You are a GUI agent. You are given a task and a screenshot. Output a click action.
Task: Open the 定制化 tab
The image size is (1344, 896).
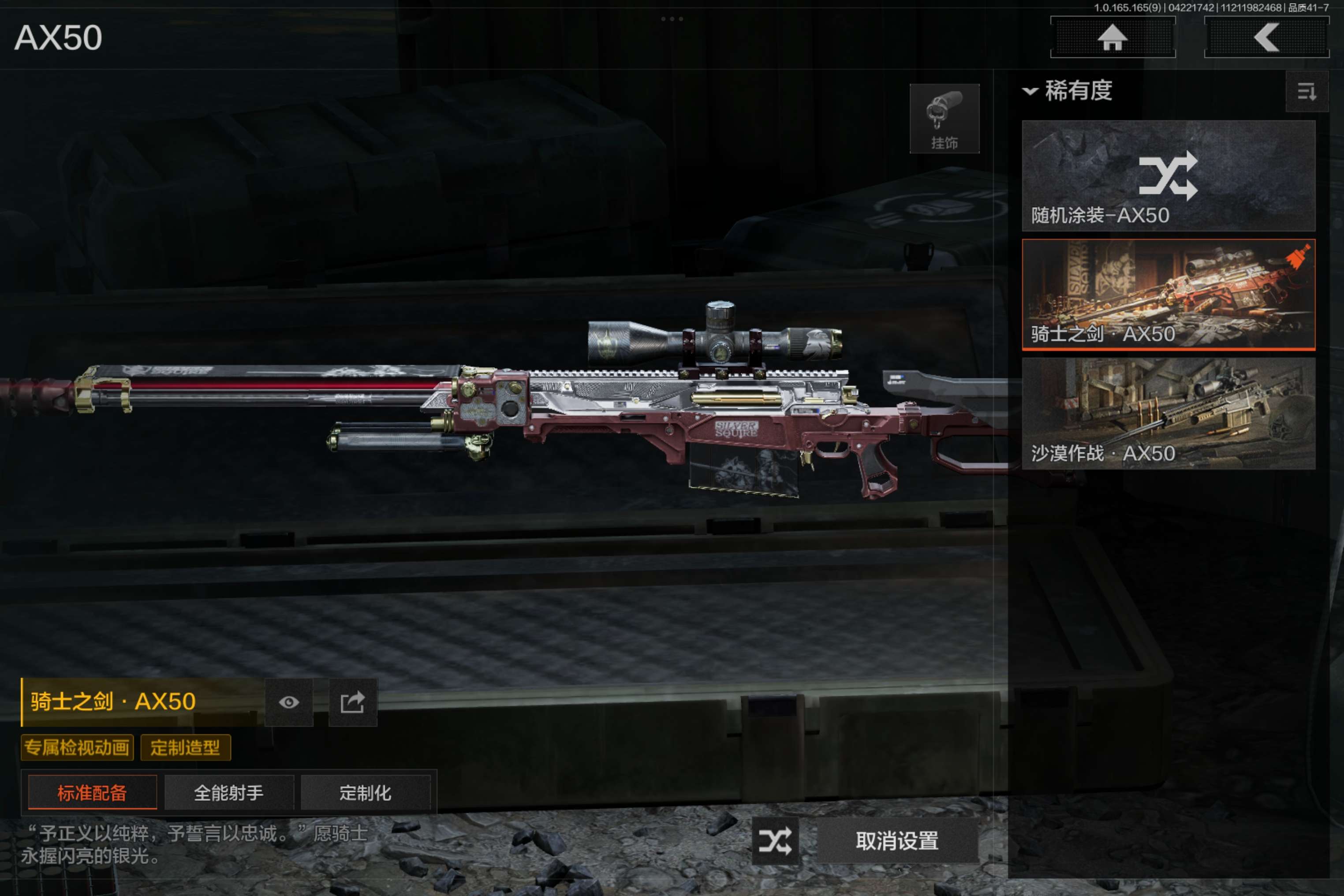(x=365, y=792)
